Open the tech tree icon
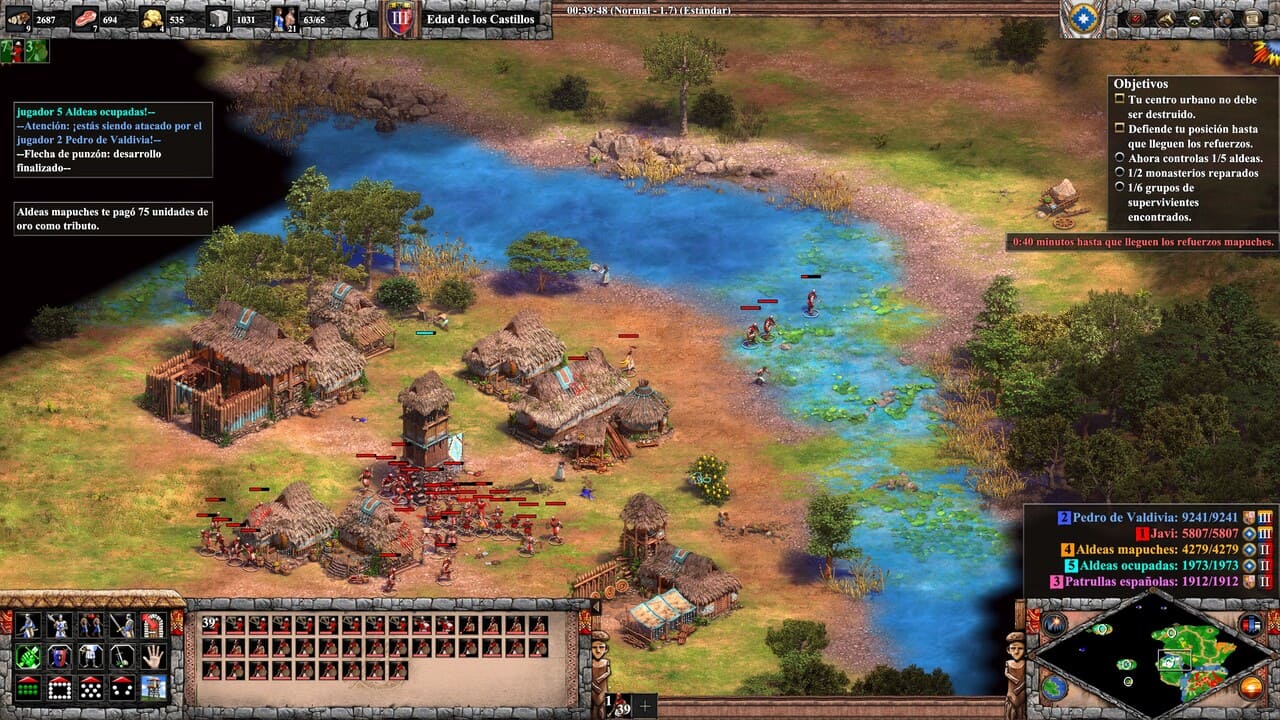 (1165, 18)
